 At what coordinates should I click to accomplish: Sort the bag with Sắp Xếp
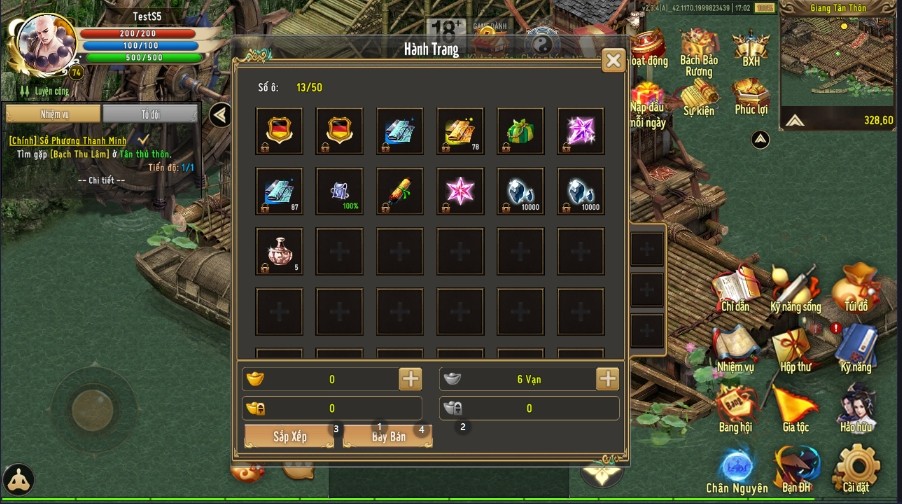point(289,437)
